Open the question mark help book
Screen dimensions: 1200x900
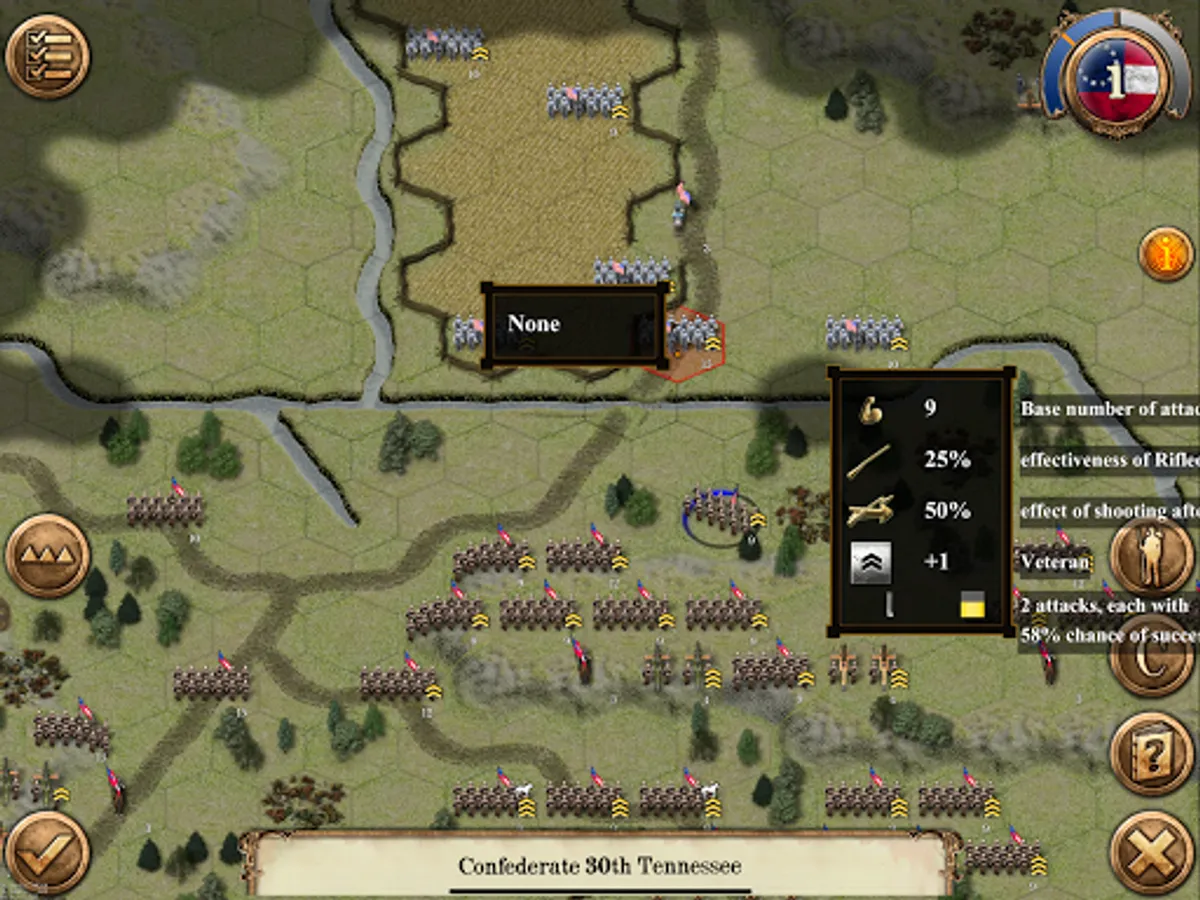coord(1151,754)
